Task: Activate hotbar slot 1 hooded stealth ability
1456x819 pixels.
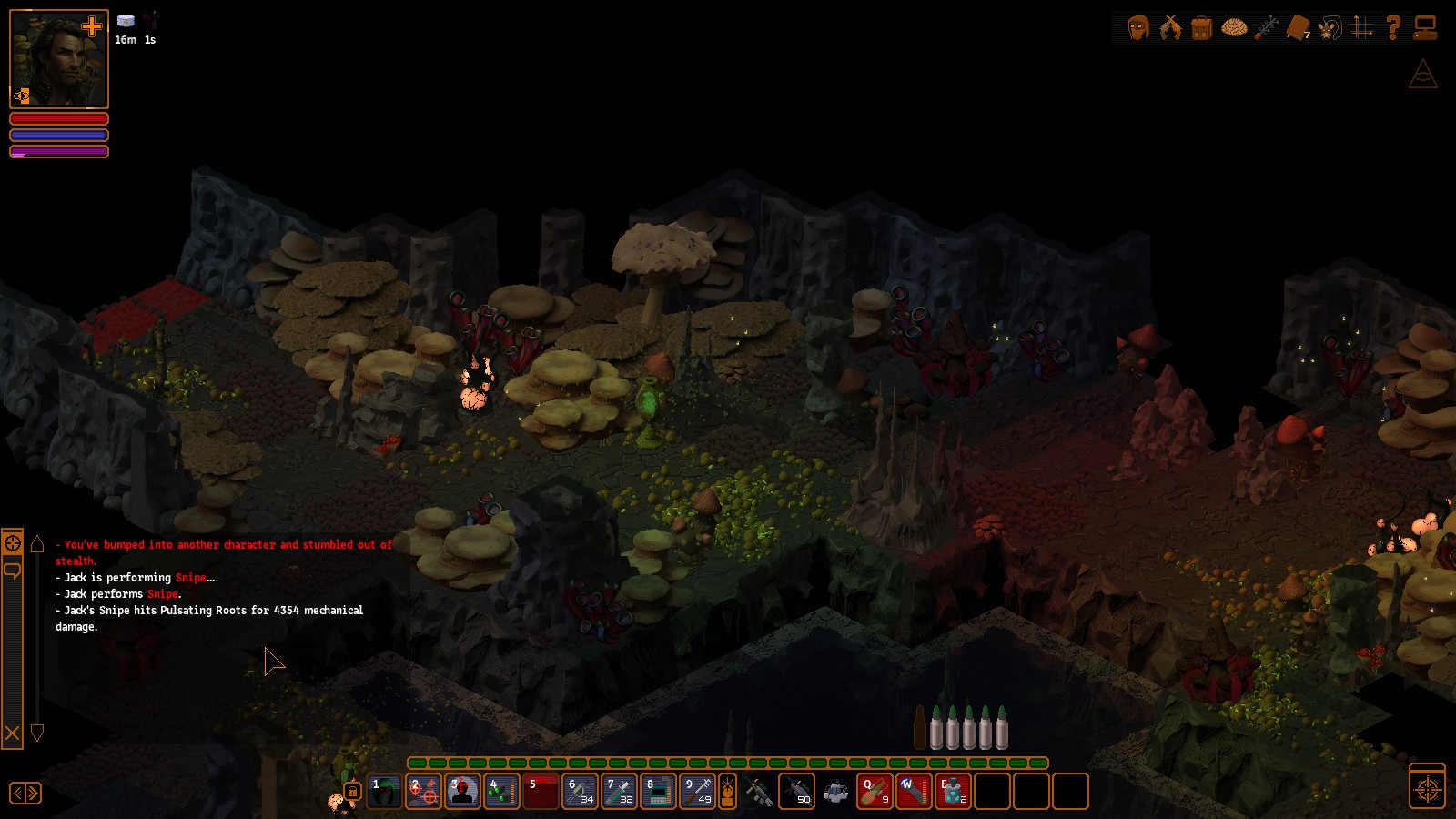Action: click(385, 792)
